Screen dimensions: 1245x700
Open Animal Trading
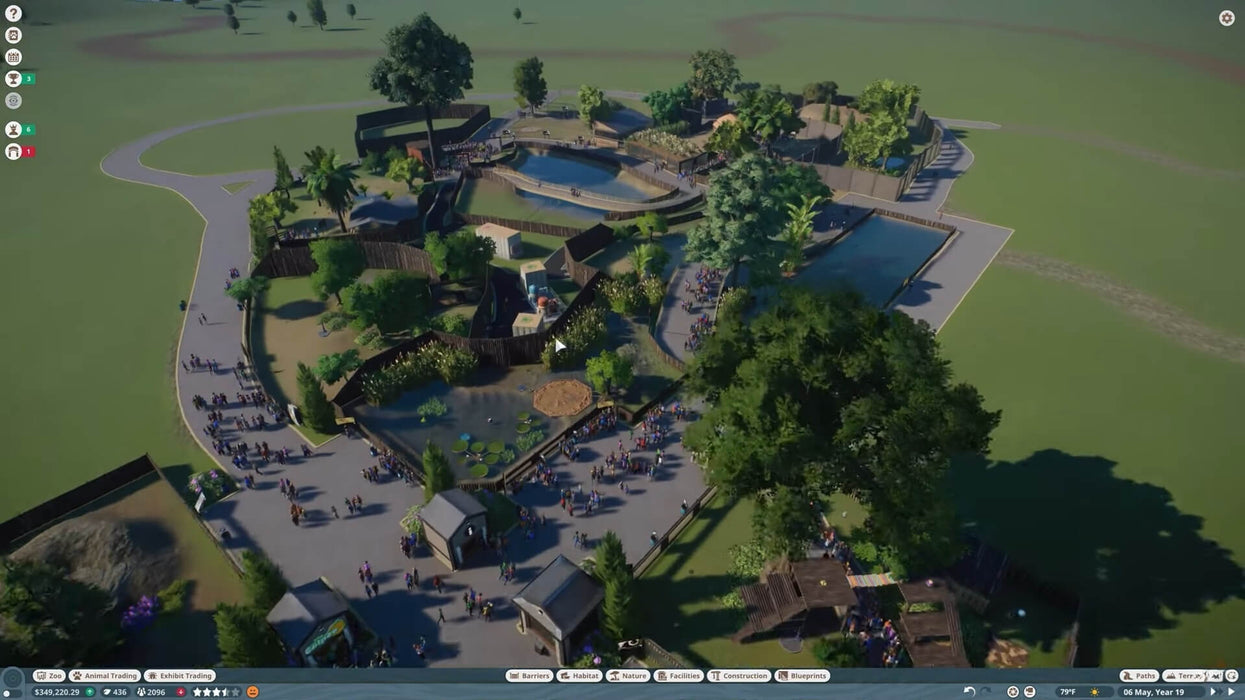tap(104, 676)
